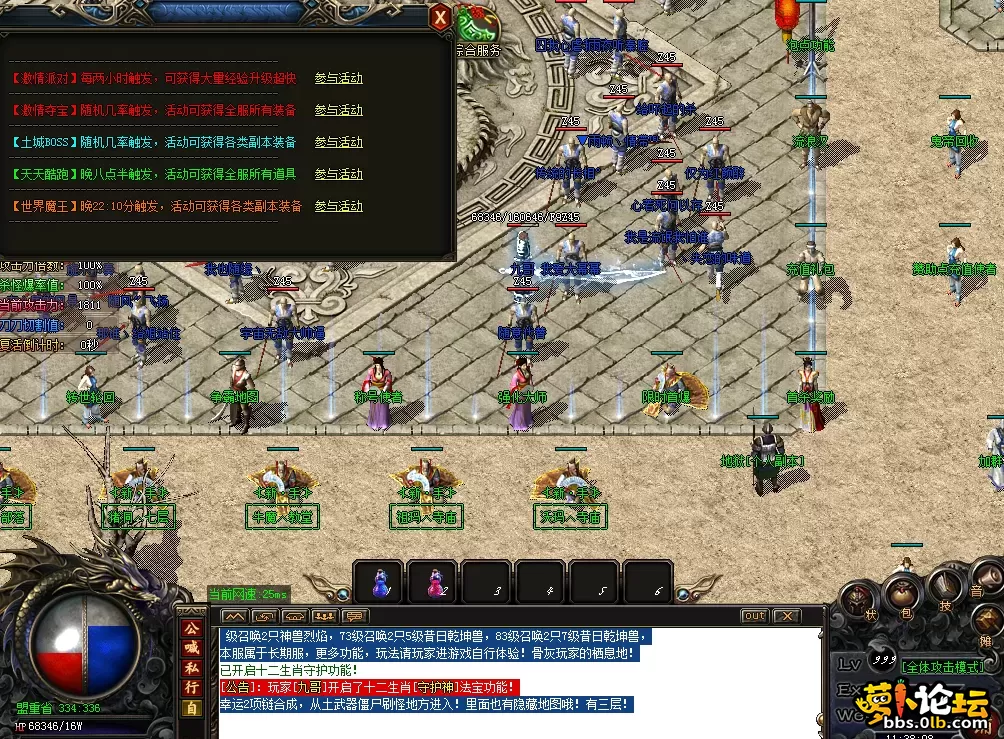Join the 土城BOSS activity
Screen dimensions: 1004x739
pyautogui.click(x=338, y=143)
